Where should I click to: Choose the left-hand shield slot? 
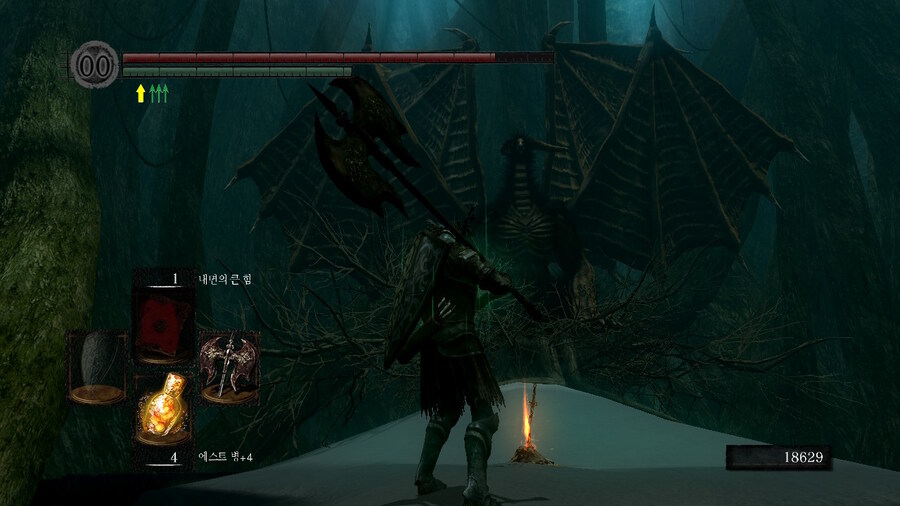point(96,367)
